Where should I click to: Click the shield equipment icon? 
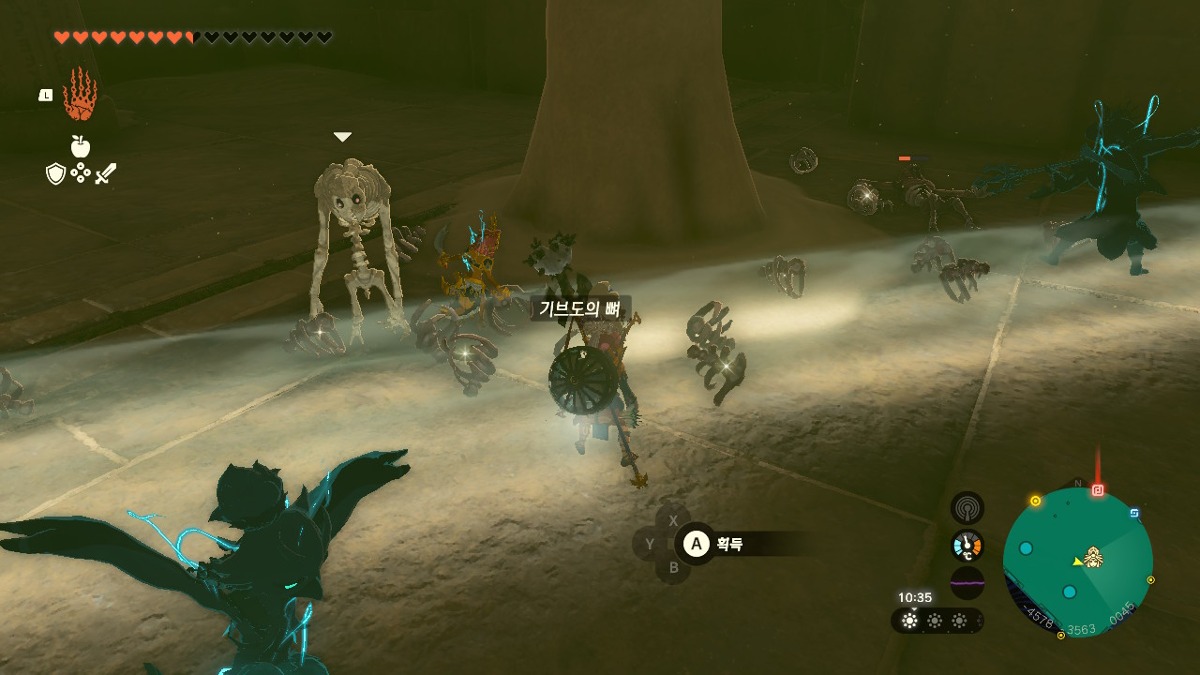point(56,174)
